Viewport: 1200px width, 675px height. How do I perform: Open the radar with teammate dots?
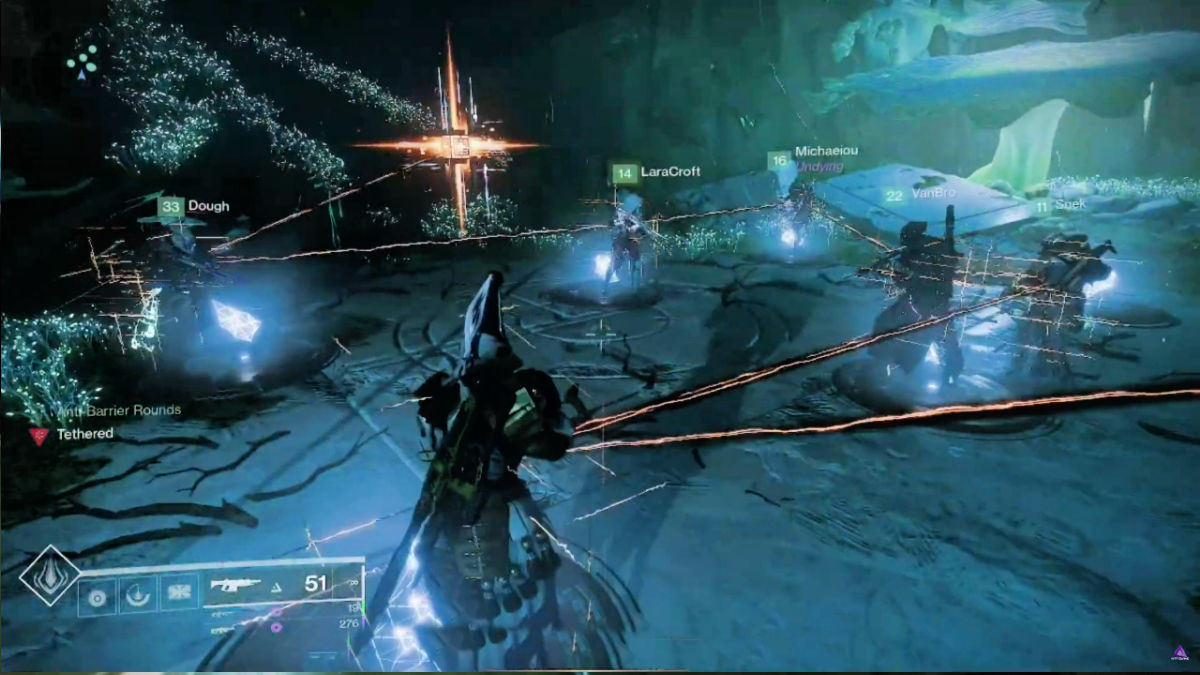pos(82,60)
